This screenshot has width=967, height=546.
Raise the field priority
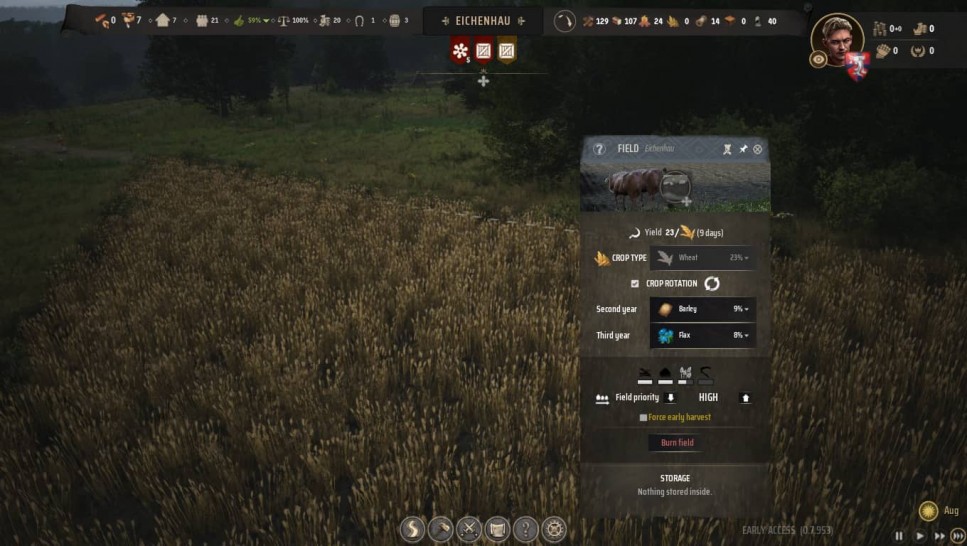tap(744, 398)
